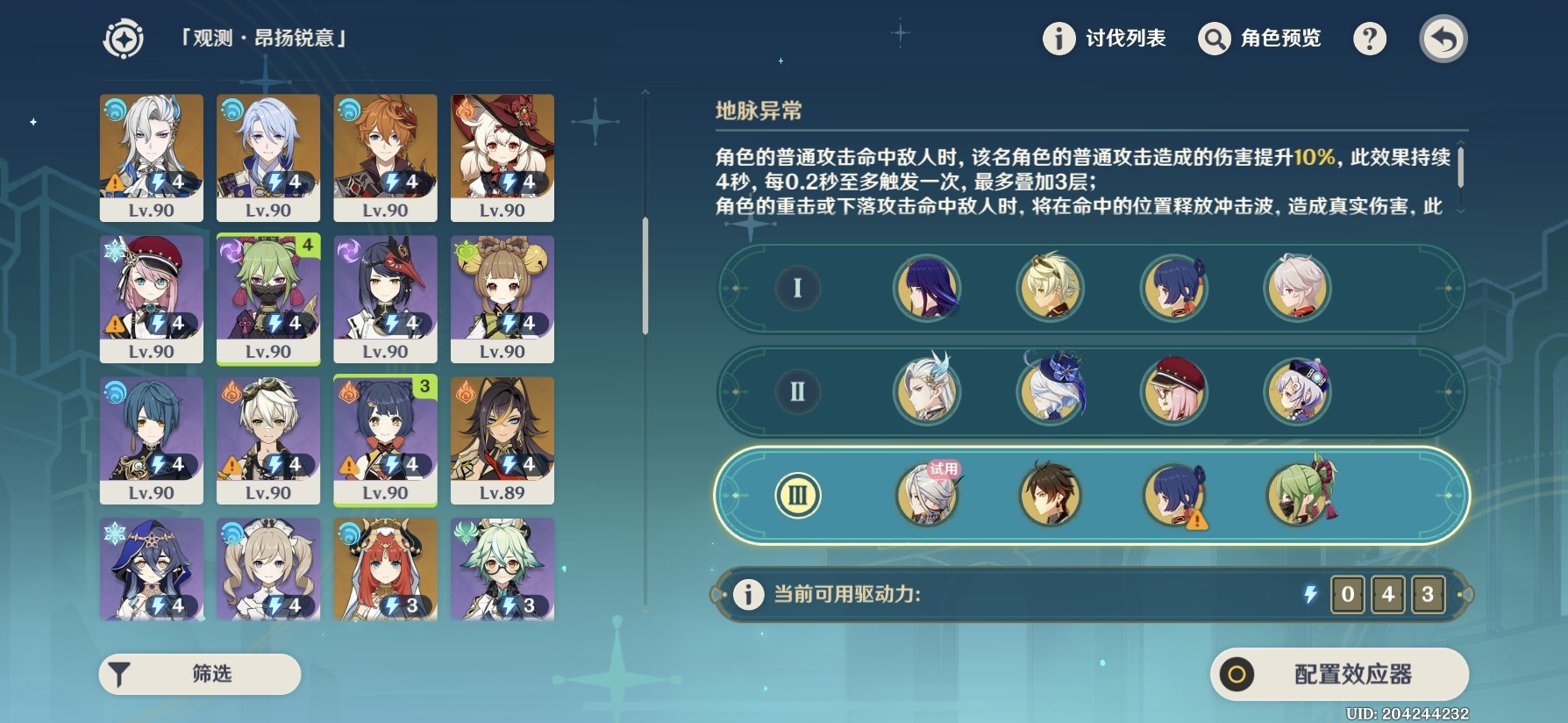Open 角色预览 character preview
Image resolution: width=1568 pixels, height=723 pixels.
click(x=1260, y=39)
